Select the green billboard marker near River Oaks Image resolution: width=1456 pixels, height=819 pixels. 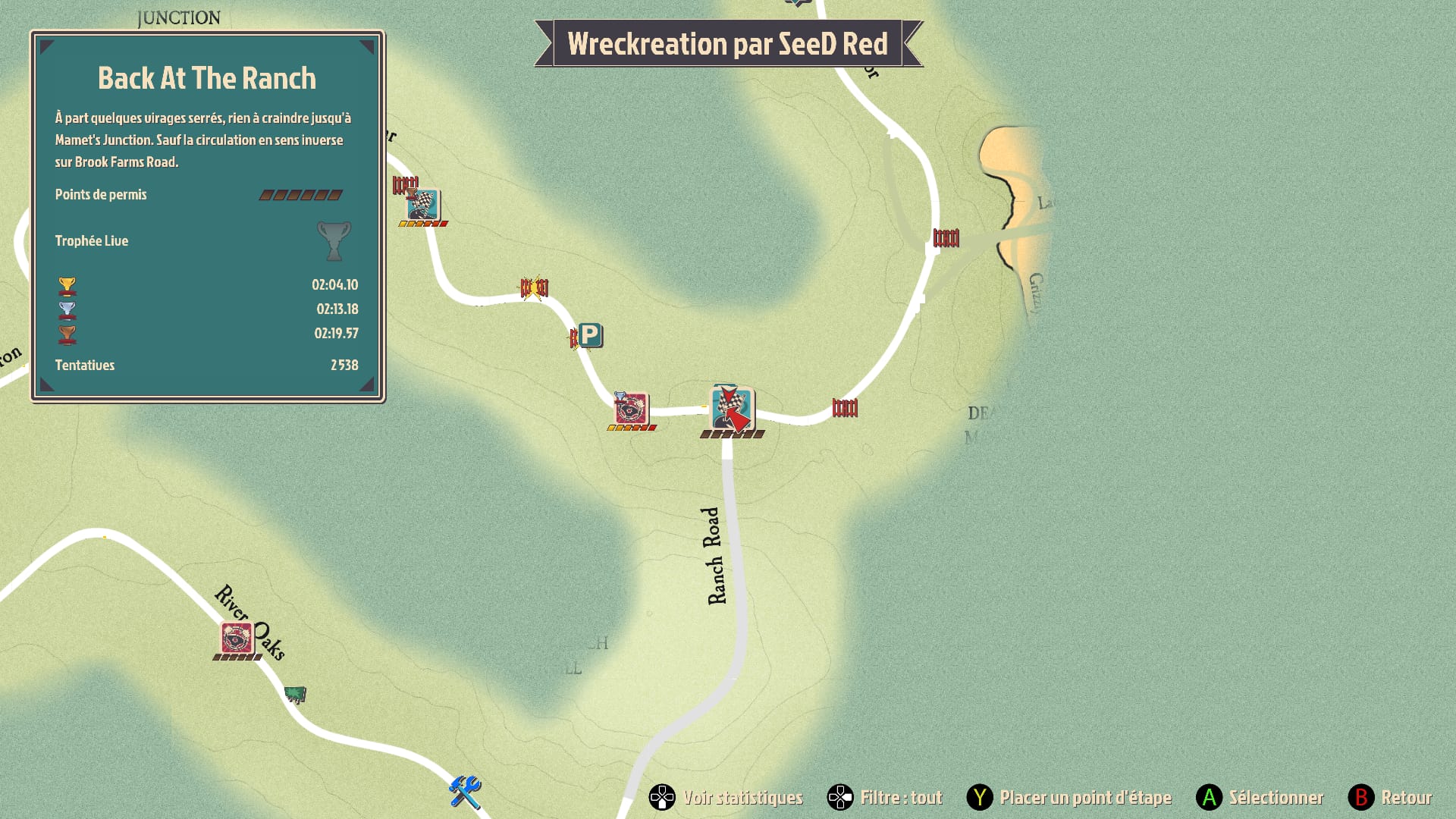click(295, 694)
